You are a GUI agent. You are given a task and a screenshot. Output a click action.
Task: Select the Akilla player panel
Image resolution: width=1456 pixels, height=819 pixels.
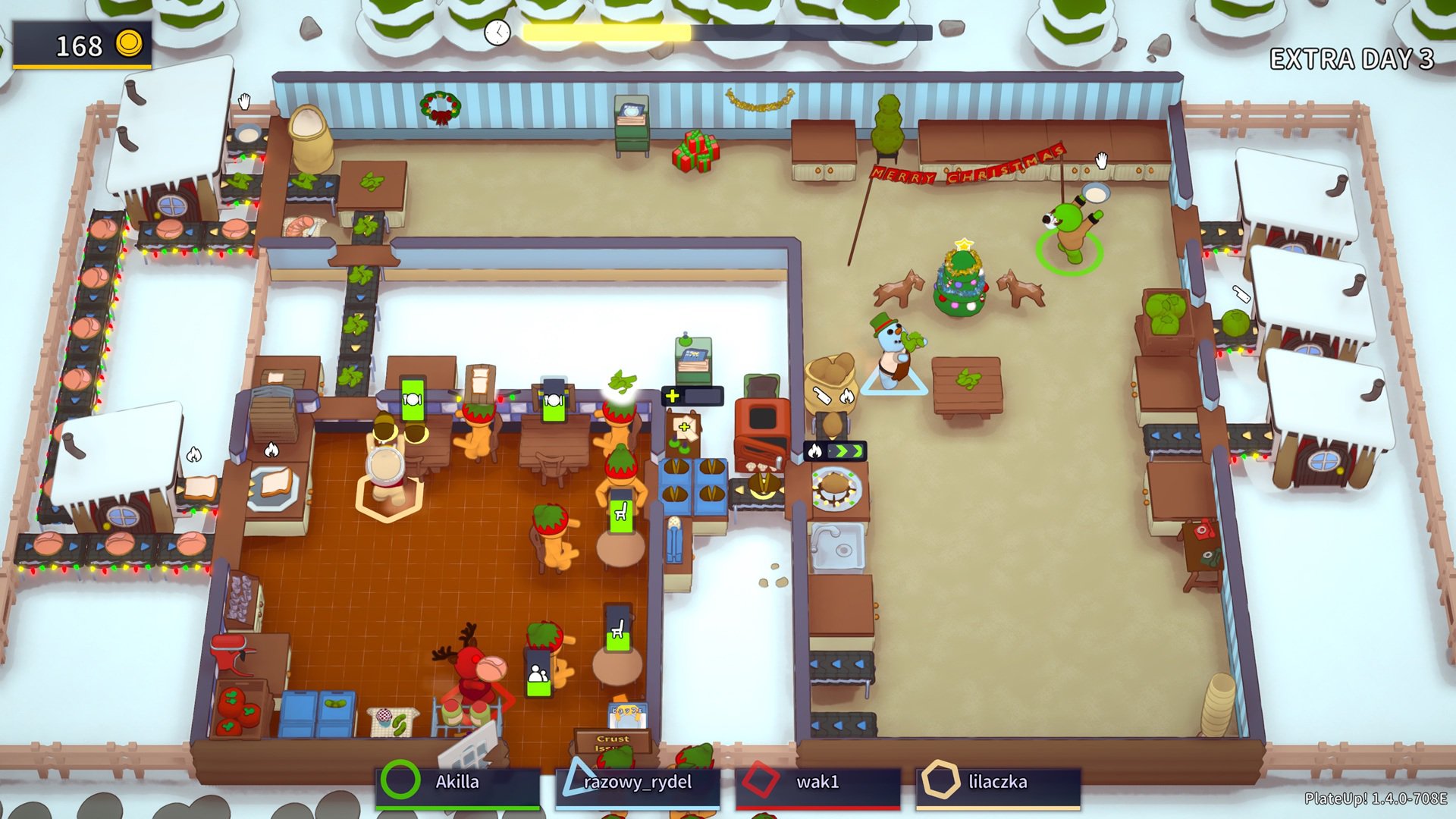457,784
